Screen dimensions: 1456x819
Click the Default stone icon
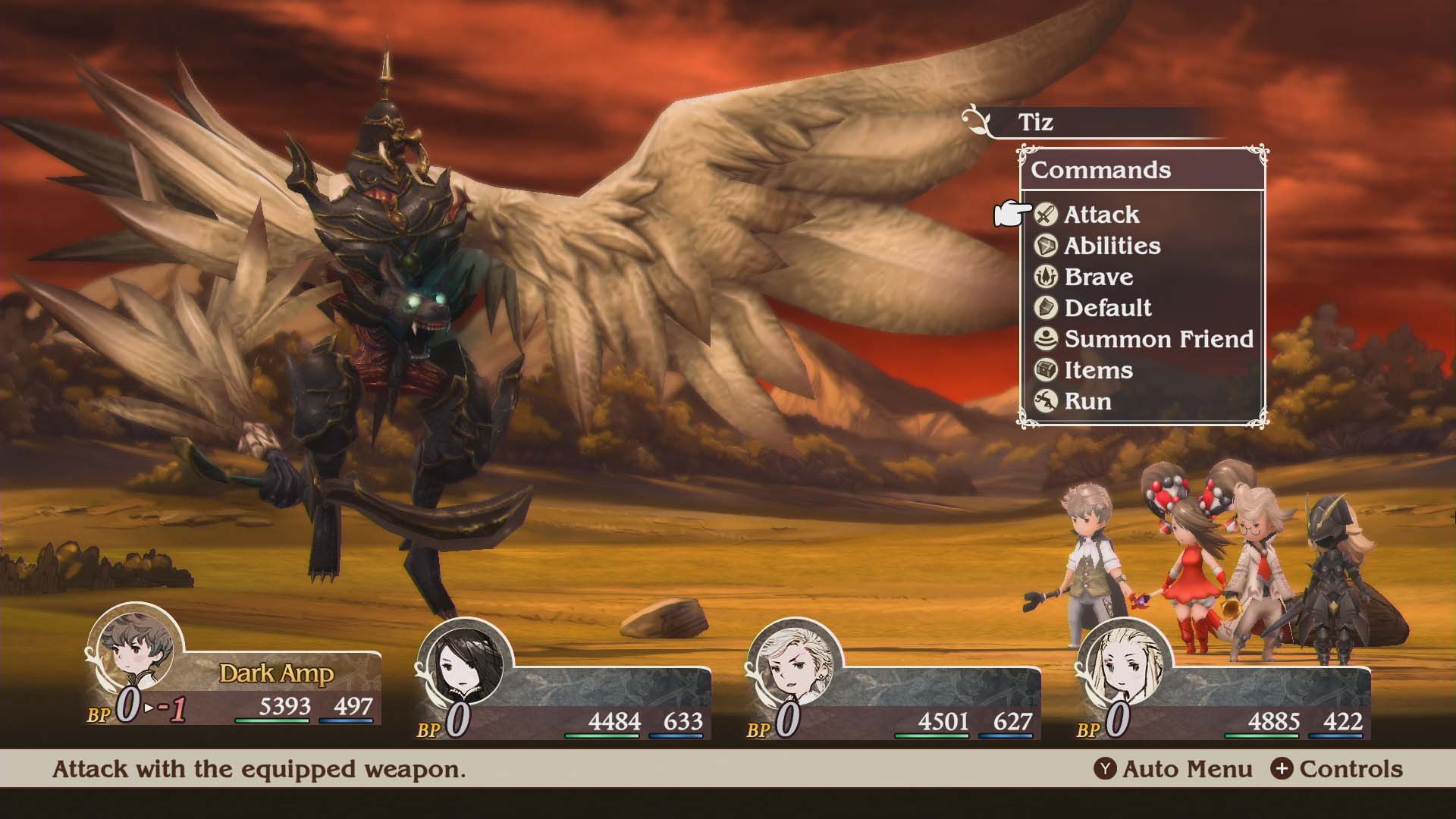pos(1045,308)
